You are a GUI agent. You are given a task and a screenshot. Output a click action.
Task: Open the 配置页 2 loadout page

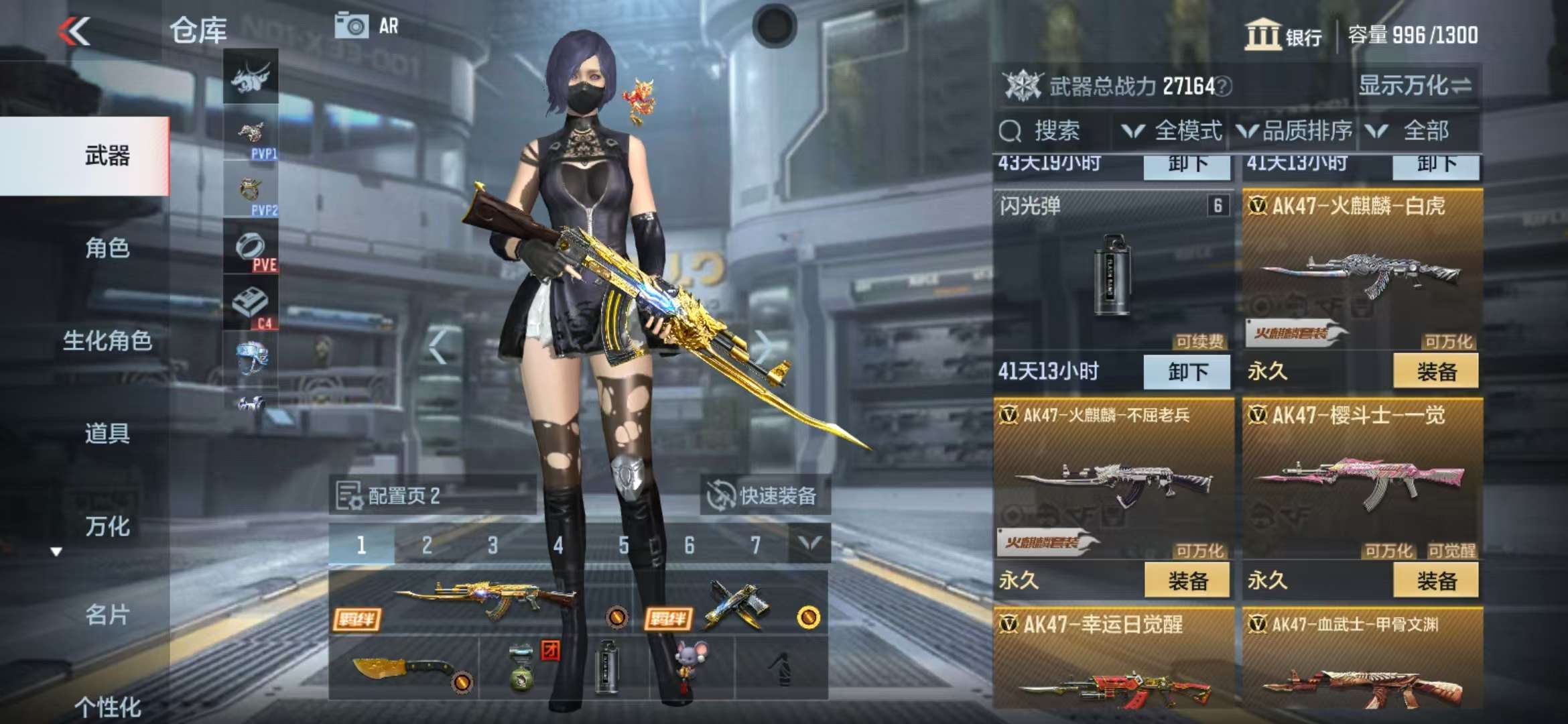point(402,496)
